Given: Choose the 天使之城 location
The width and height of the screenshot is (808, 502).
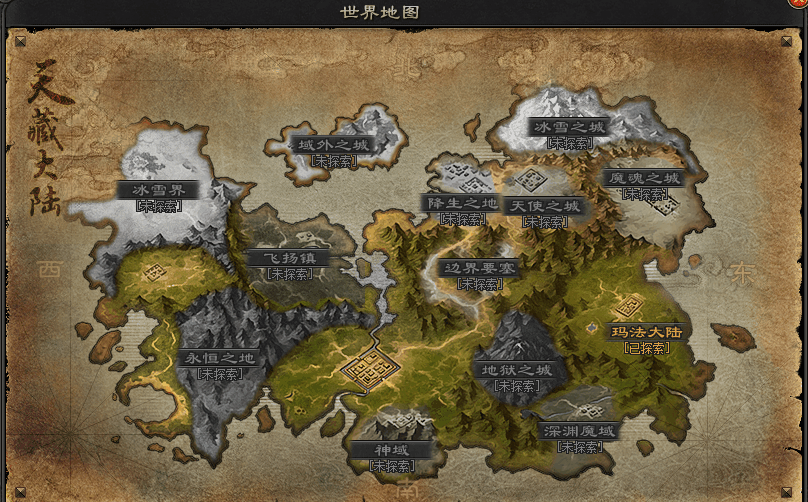Looking at the screenshot, I should click(x=544, y=206).
